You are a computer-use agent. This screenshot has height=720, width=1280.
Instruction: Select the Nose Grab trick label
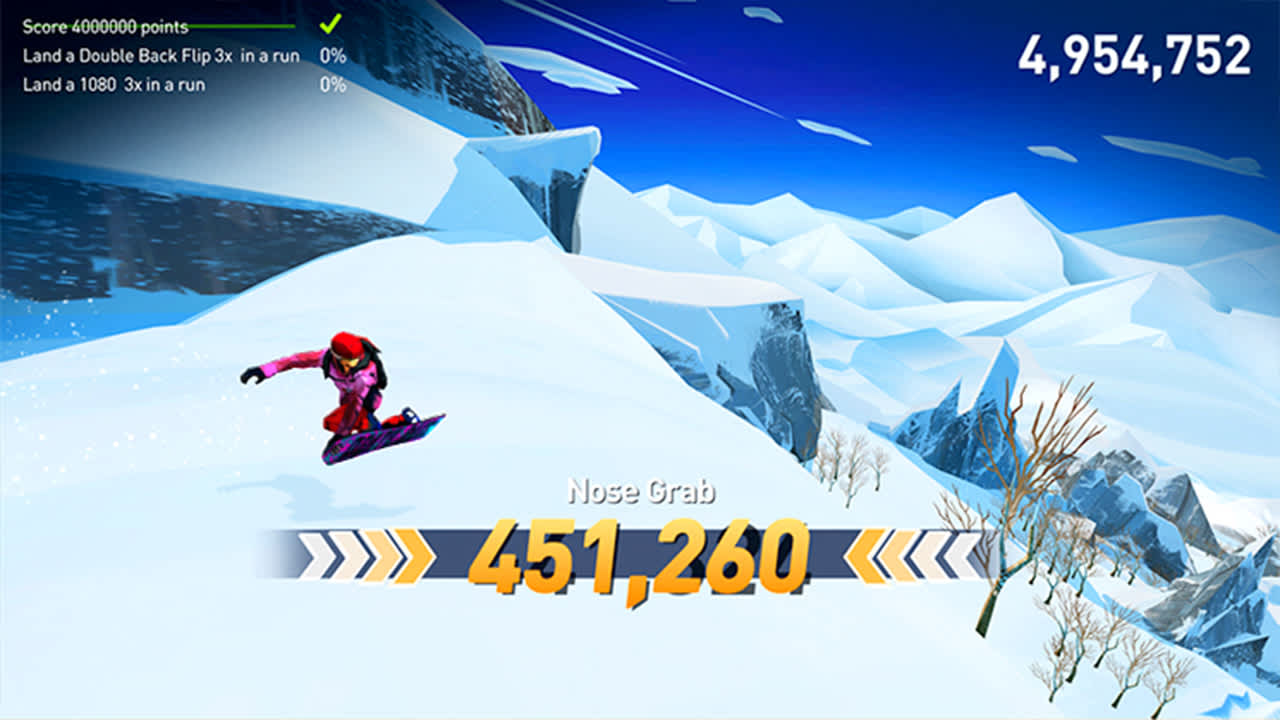coord(640,491)
